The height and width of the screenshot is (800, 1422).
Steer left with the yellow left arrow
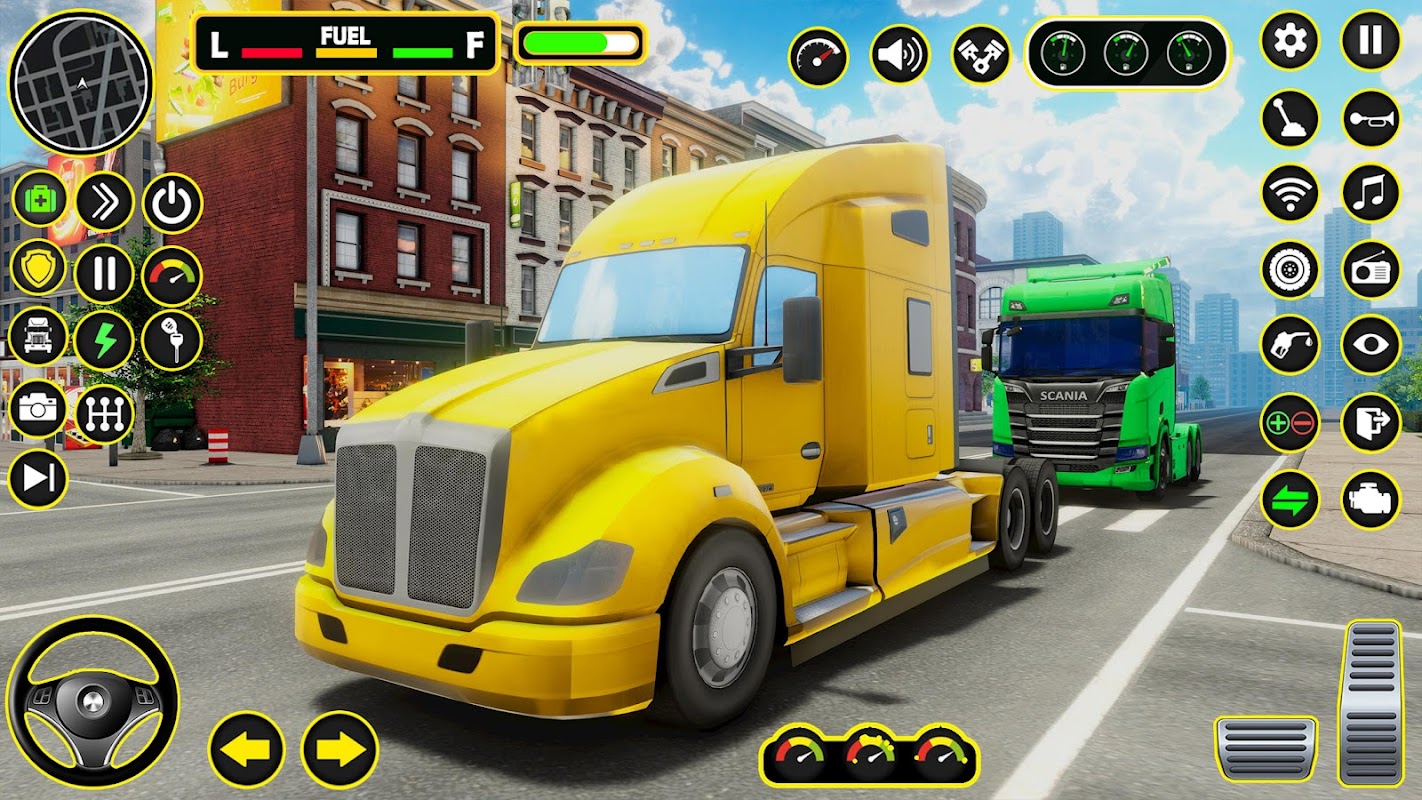246,749
